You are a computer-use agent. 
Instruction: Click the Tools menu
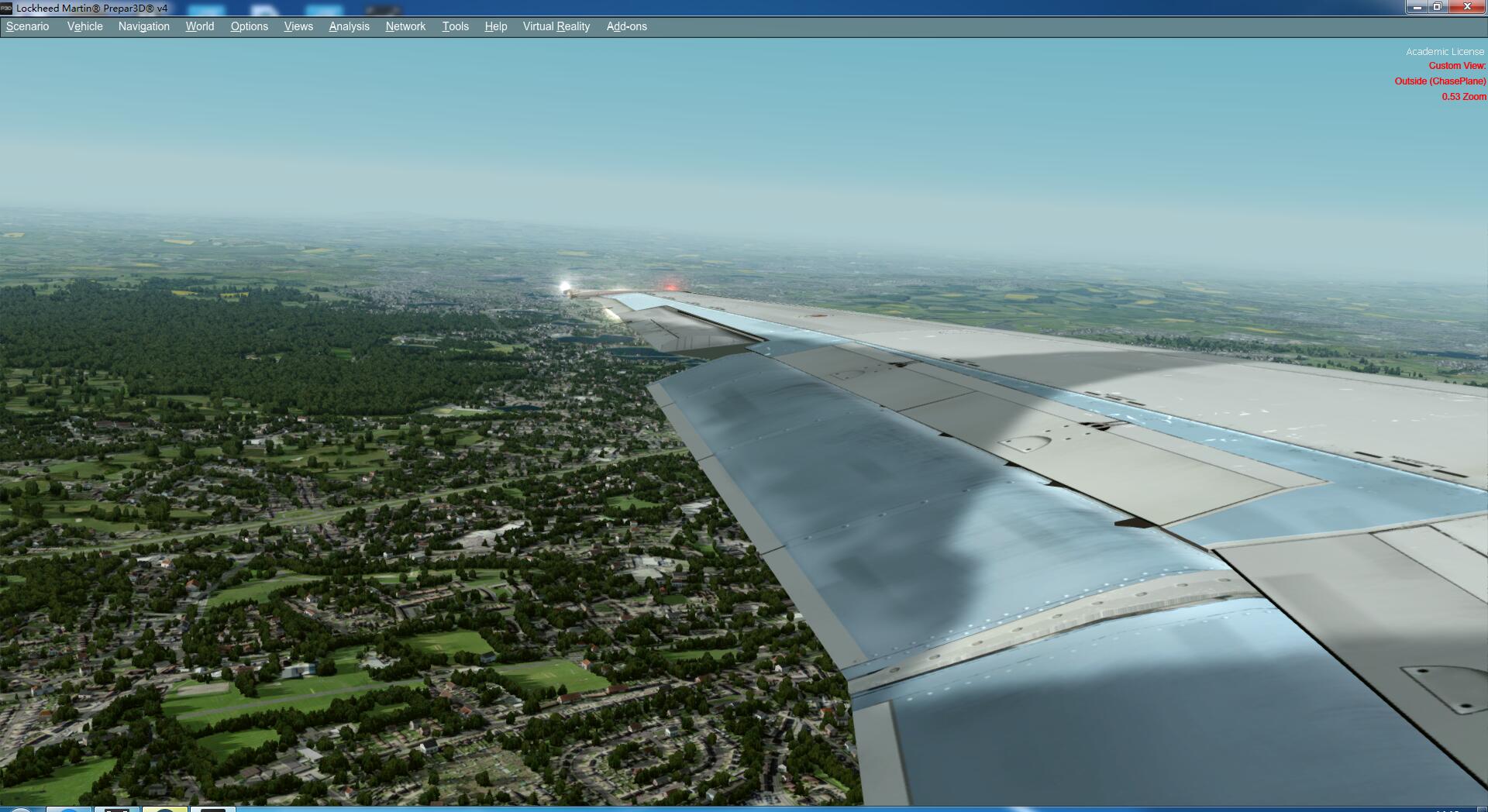pos(455,26)
